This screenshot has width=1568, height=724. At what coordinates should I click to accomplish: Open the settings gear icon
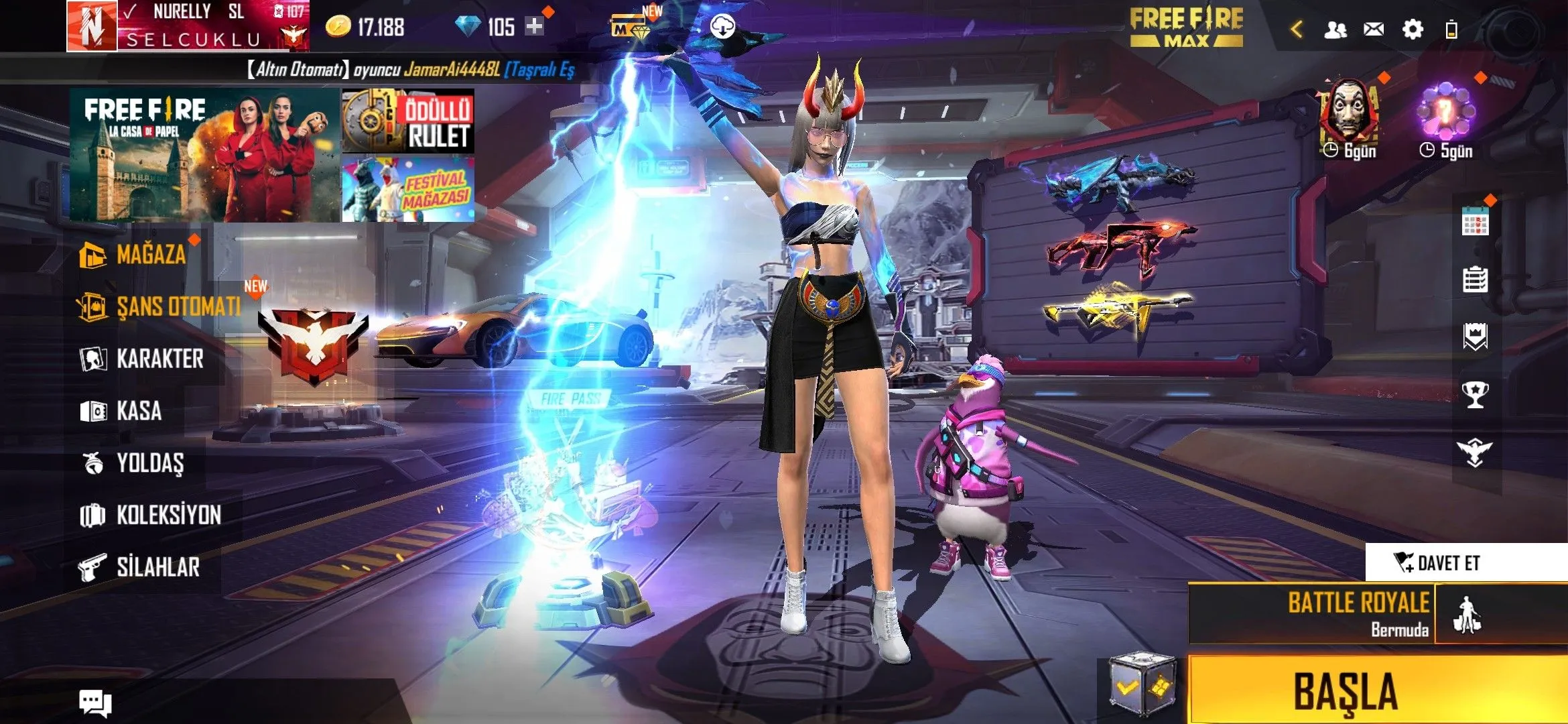1413,29
